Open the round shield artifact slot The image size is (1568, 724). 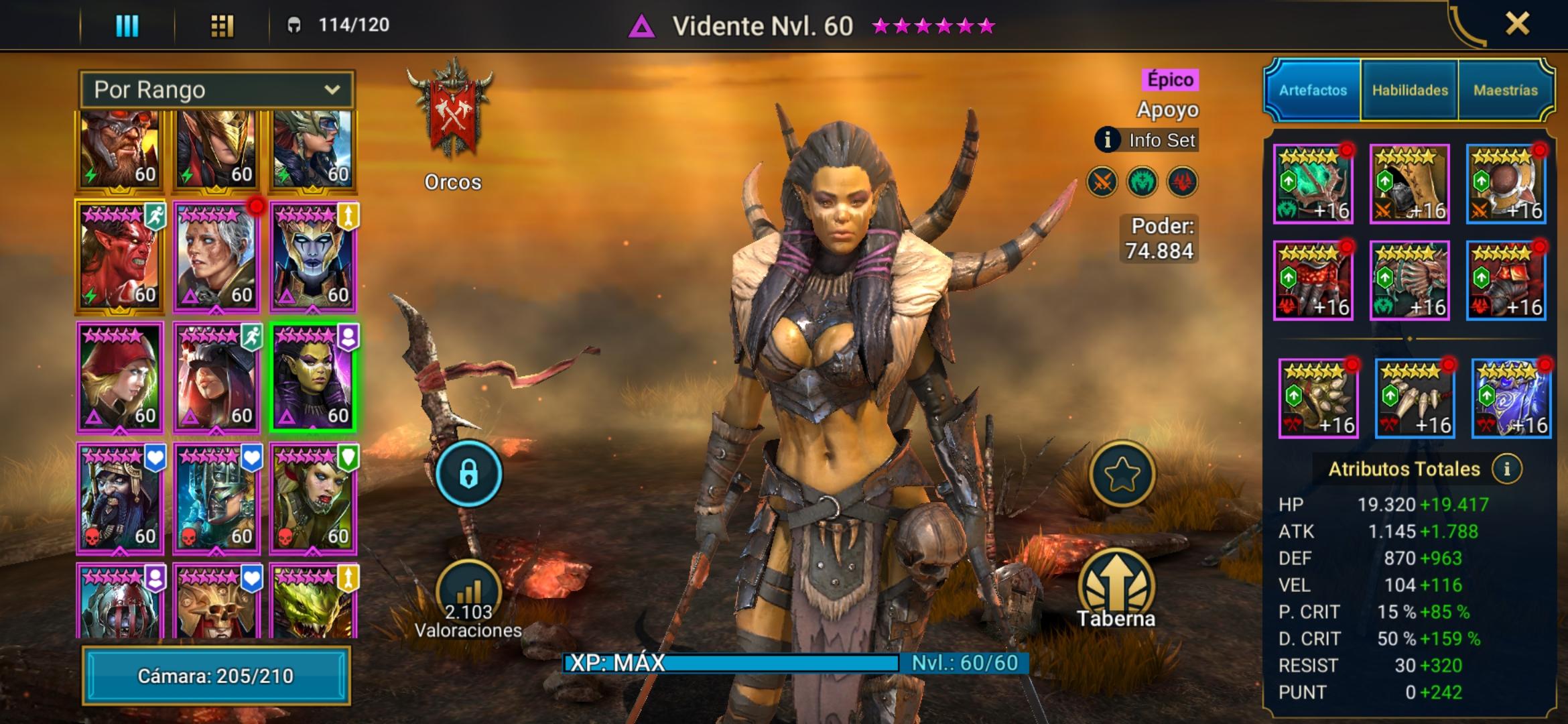pyautogui.click(x=1506, y=184)
